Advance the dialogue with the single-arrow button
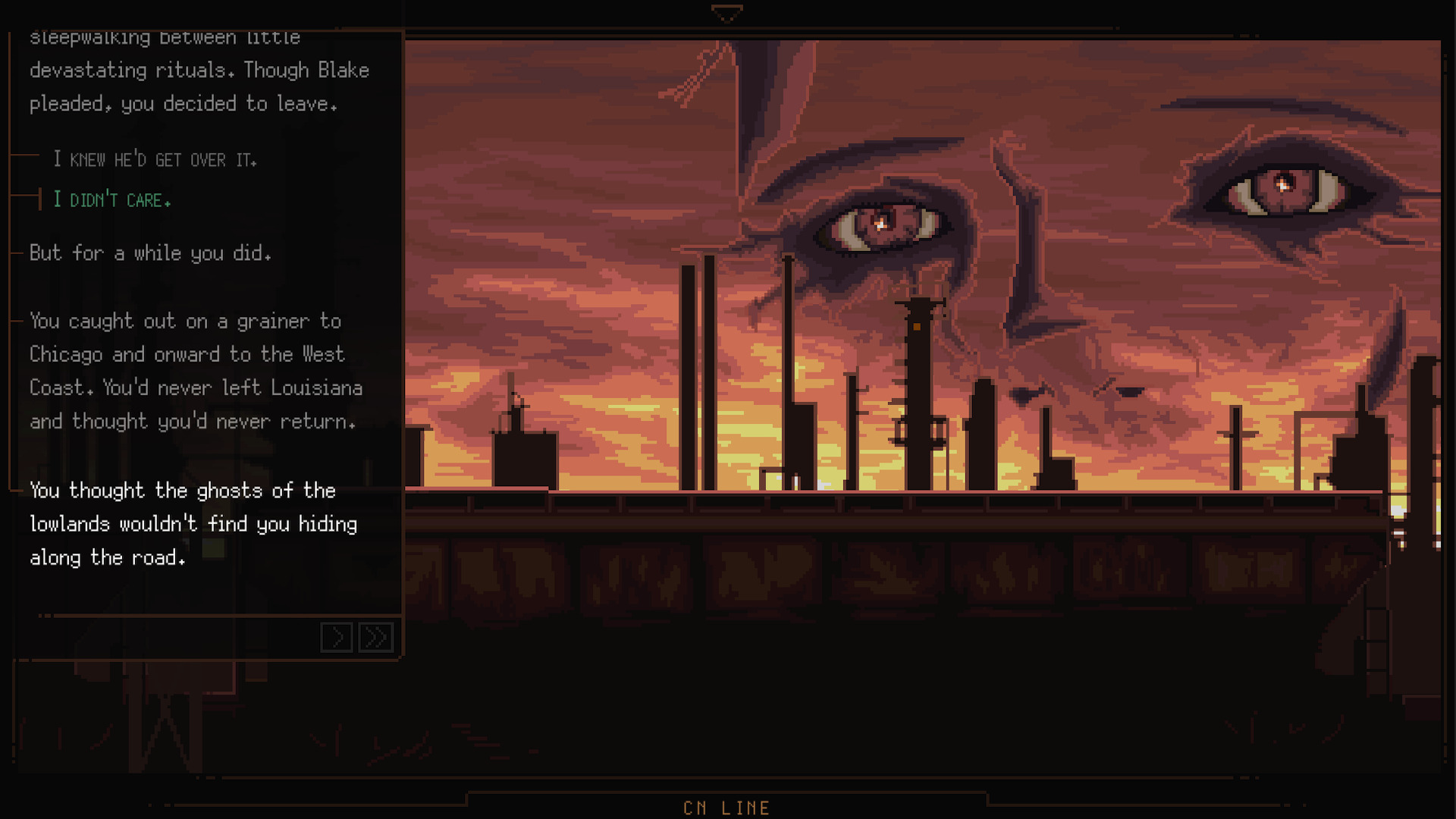The width and height of the screenshot is (1456, 819). pyautogui.click(x=337, y=638)
